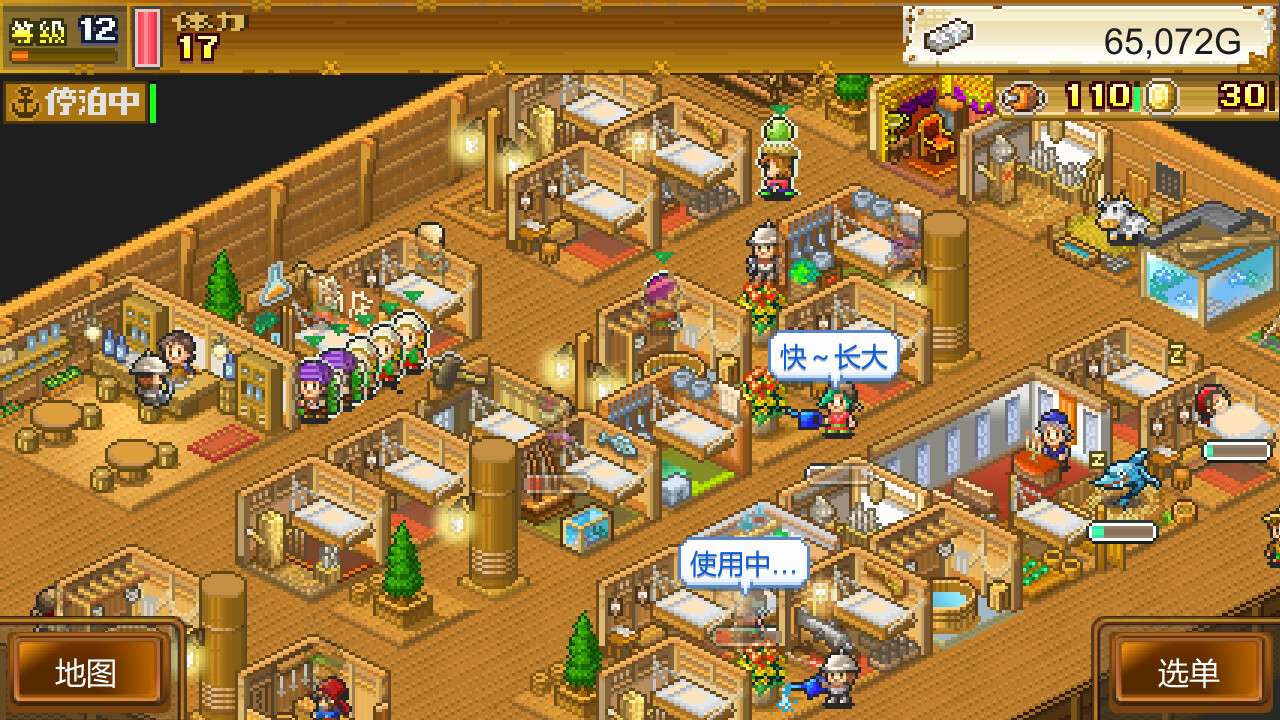Click the guest soaking in the round bathtub

(948, 600)
